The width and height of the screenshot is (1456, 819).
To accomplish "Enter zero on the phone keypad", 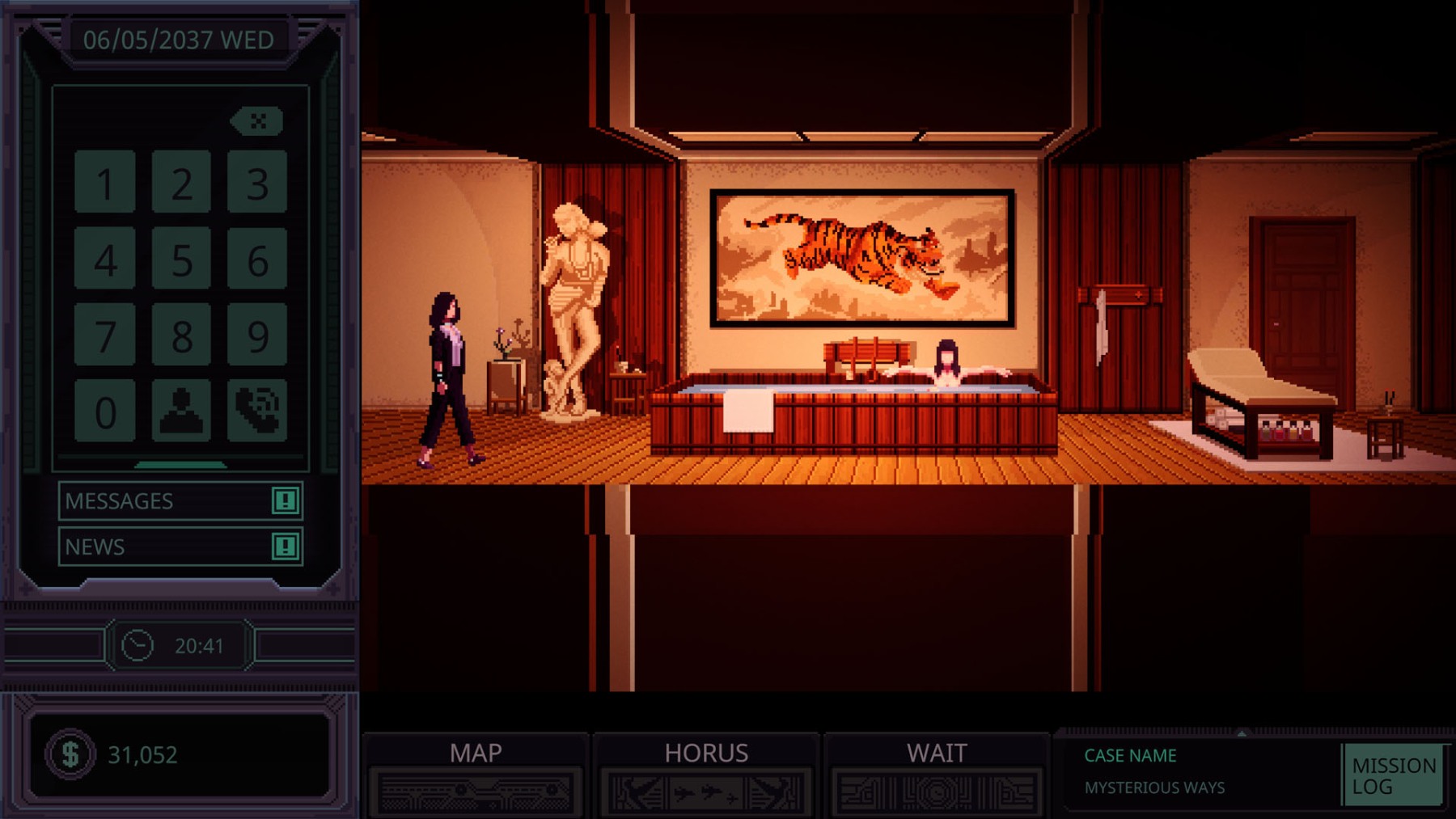I will point(105,411).
